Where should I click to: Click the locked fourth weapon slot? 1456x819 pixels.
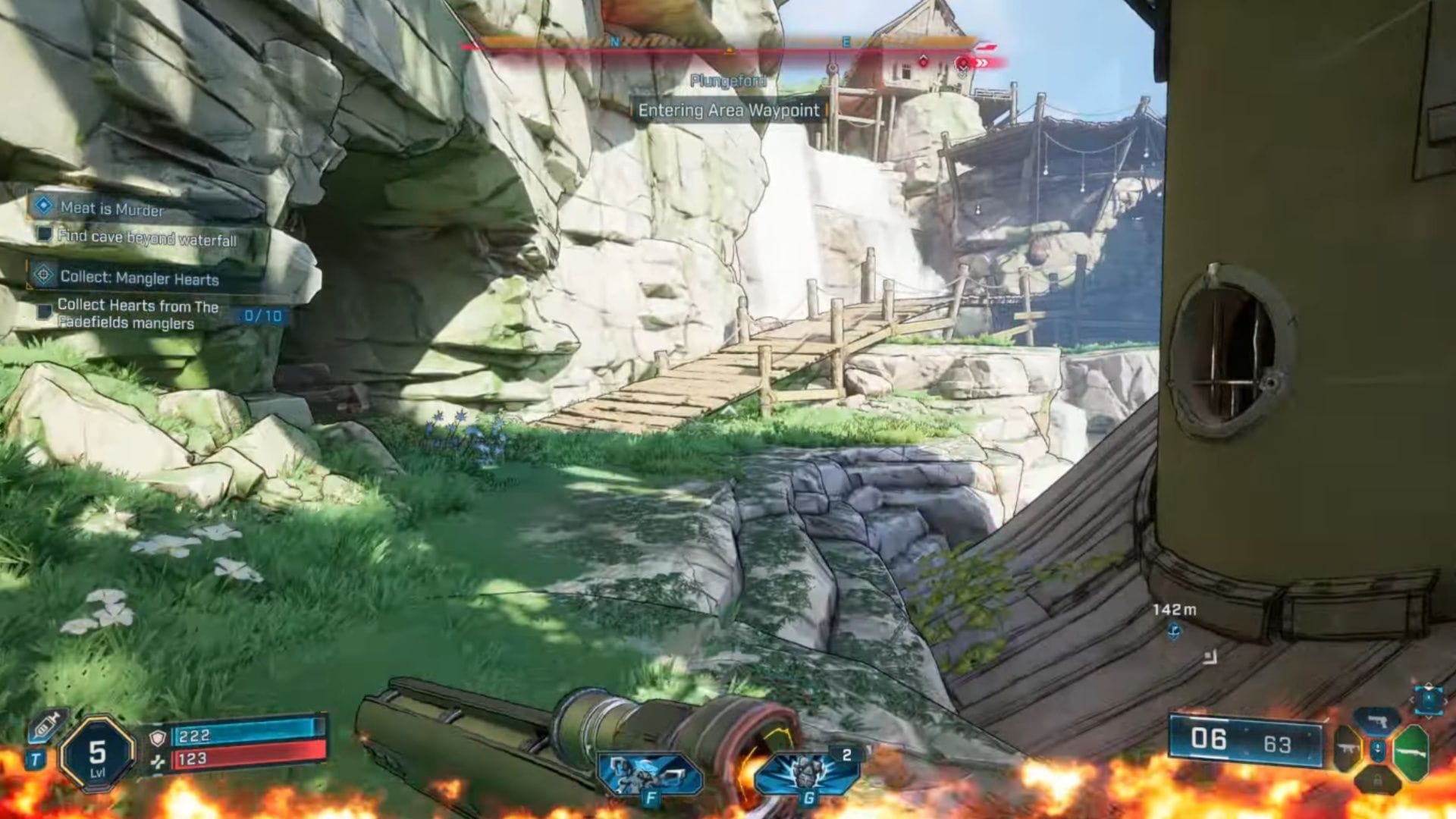(x=1378, y=780)
